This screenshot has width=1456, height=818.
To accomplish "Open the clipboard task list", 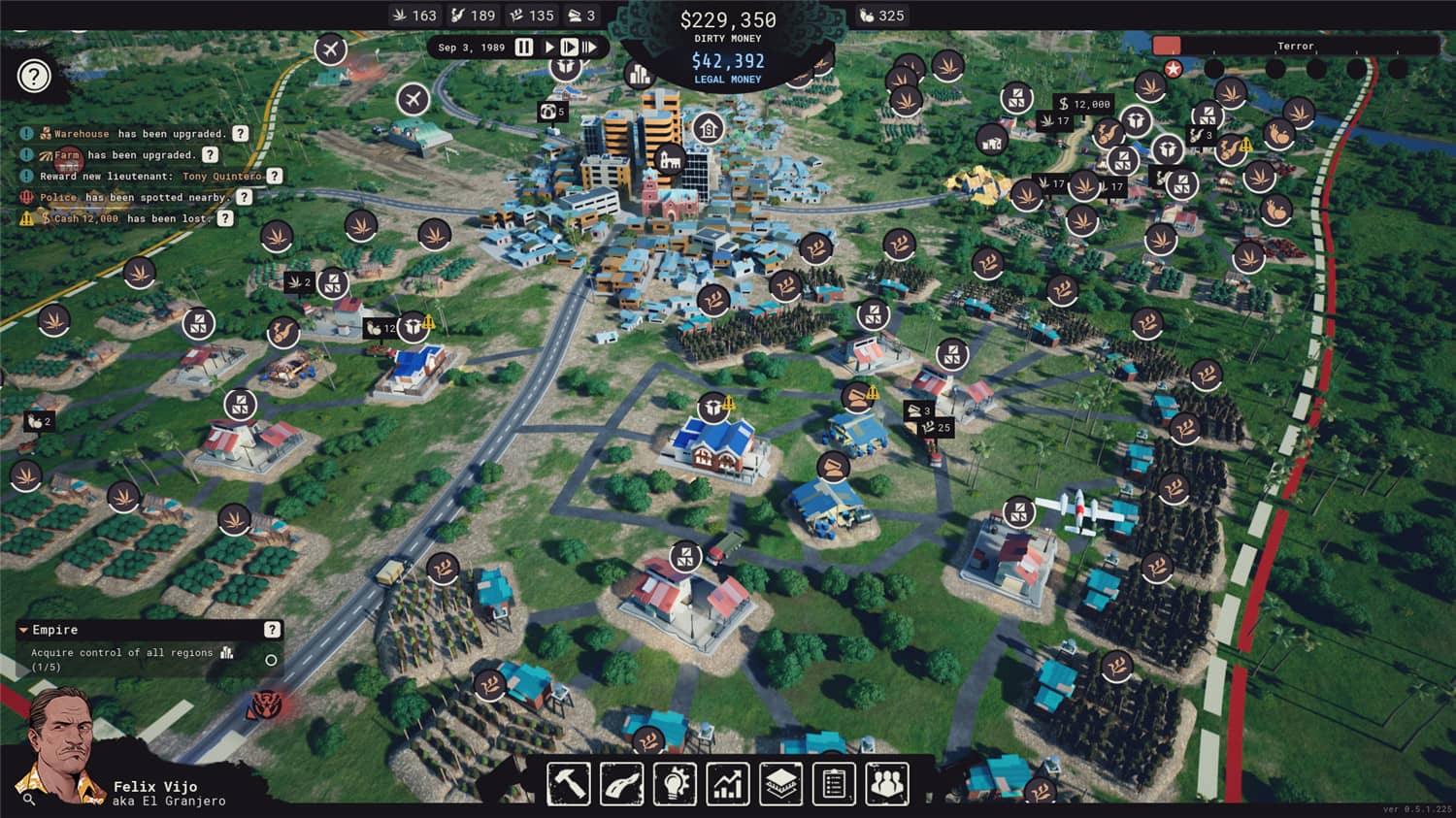I will [835, 784].
